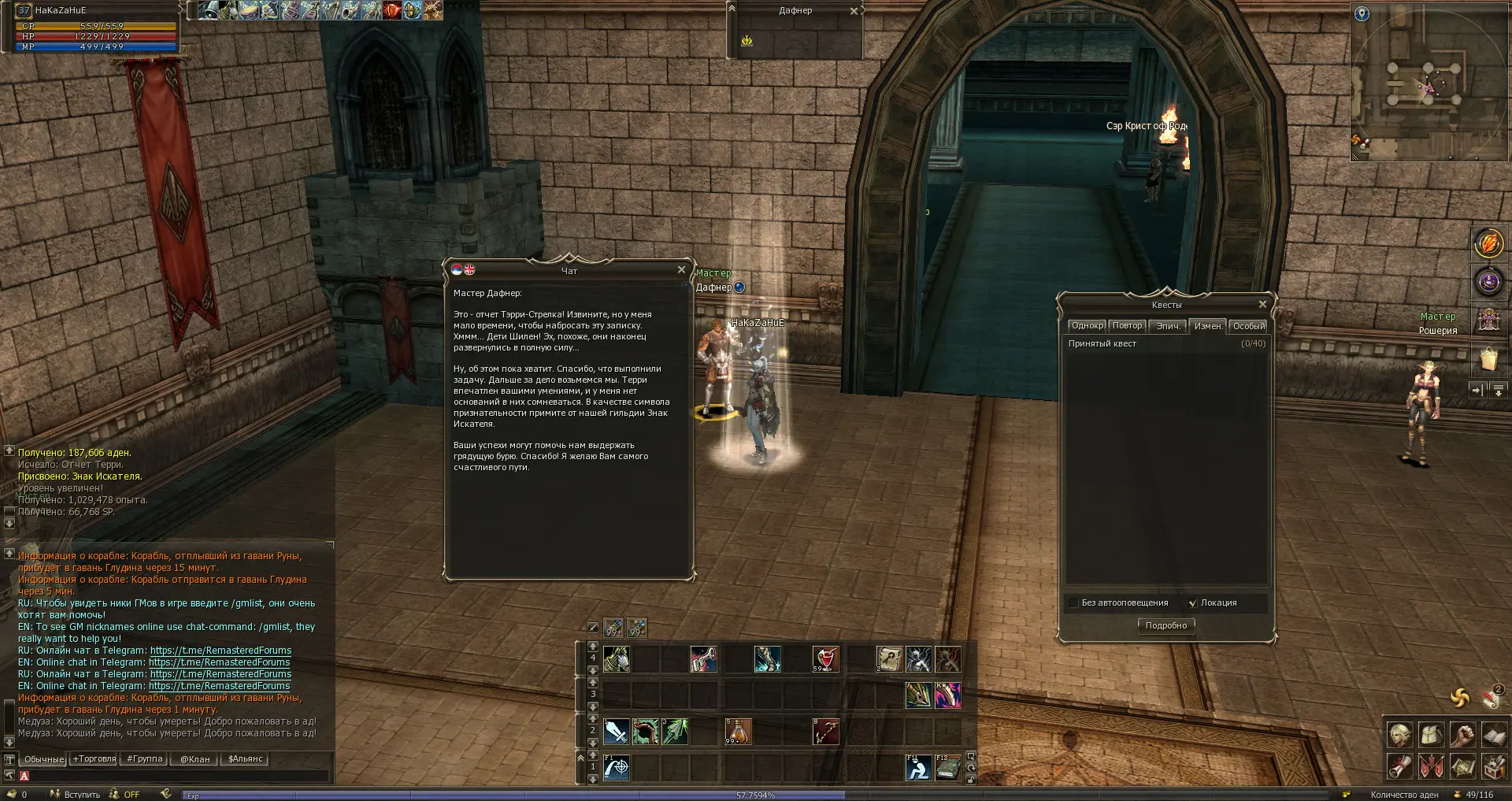
Task: Open the skills book menu icon
Action: (x=1494, y=735)
